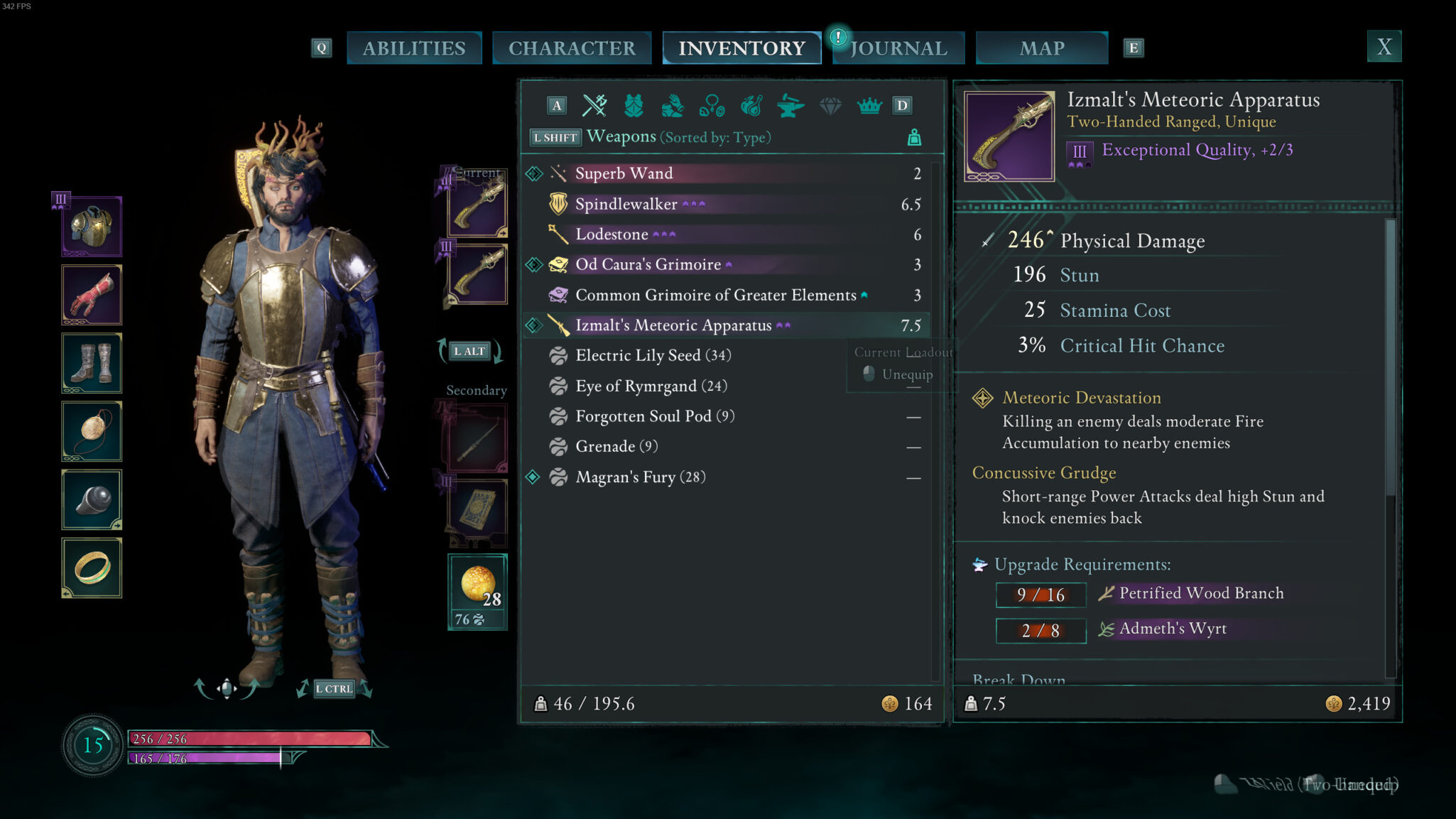The height and width of the screenshot is (819, 1456).
Task: Select the Magran's Fury throwable
Action: pyautogui.click(x=640, y=477)
